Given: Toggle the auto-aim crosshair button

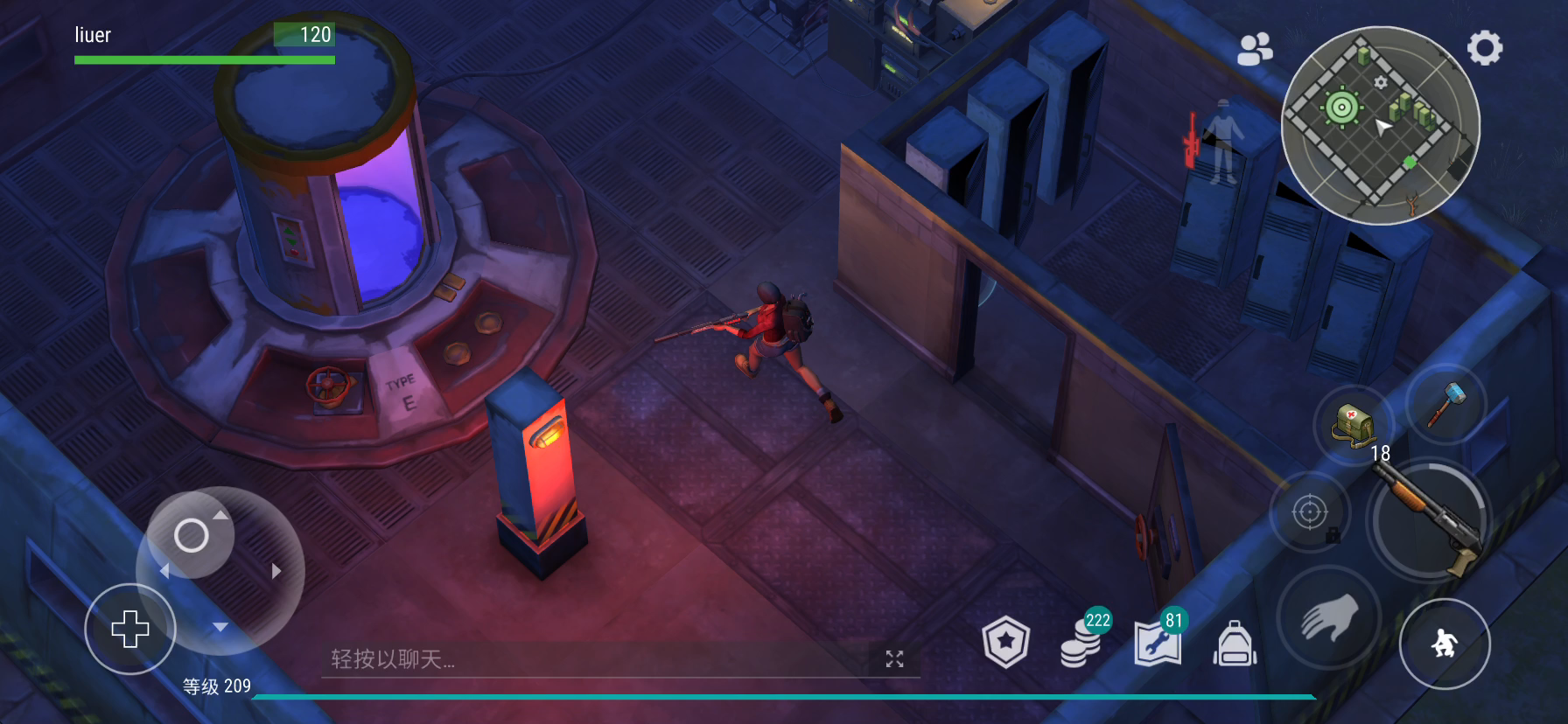Looking at the screenshot, I should 1310,512.
